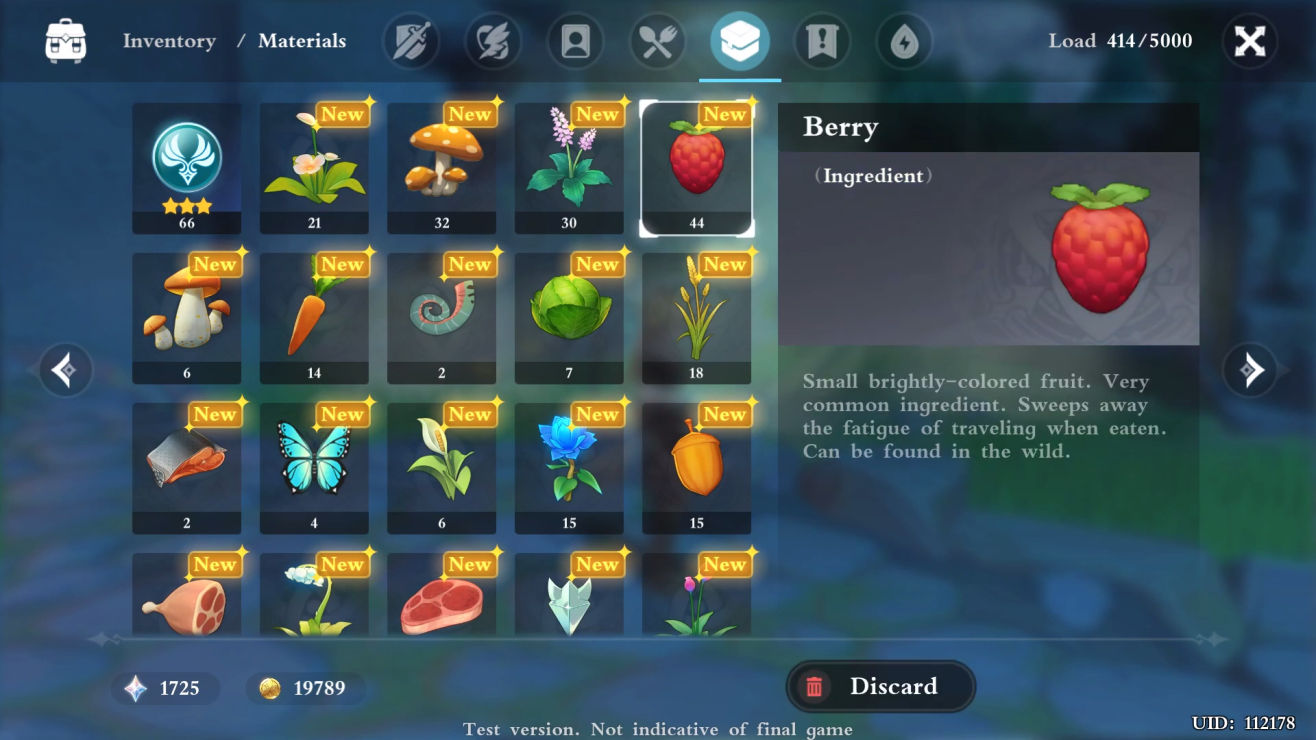The image size is (1316, 740).
Task: Choose the purple flower herb slot
Action: (569, 168)
